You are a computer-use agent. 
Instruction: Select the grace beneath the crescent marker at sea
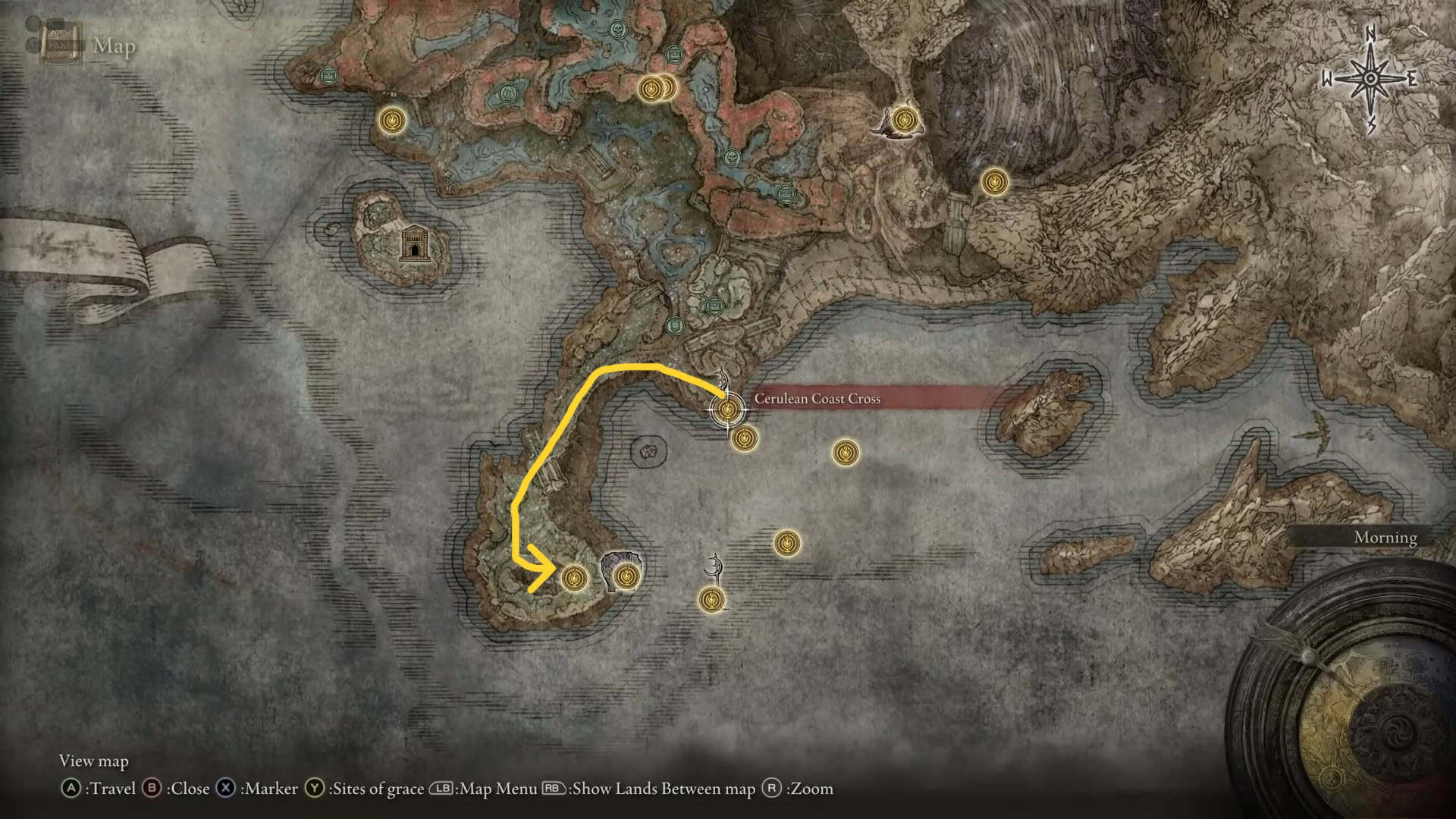pyautogui.click(x=711, y=600)
